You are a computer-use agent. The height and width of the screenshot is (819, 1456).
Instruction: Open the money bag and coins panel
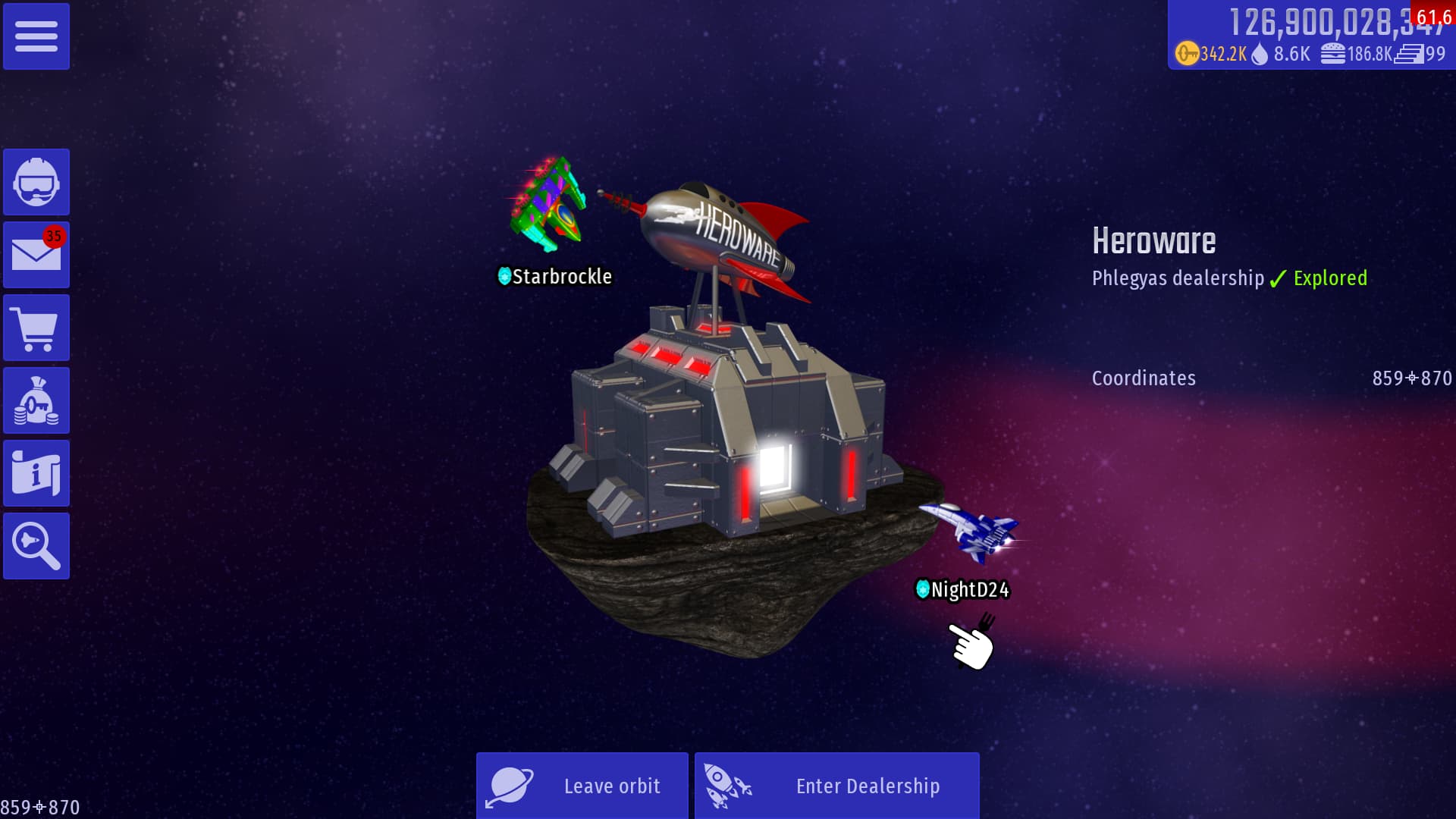pyautogui.click(x=36, y=400)
